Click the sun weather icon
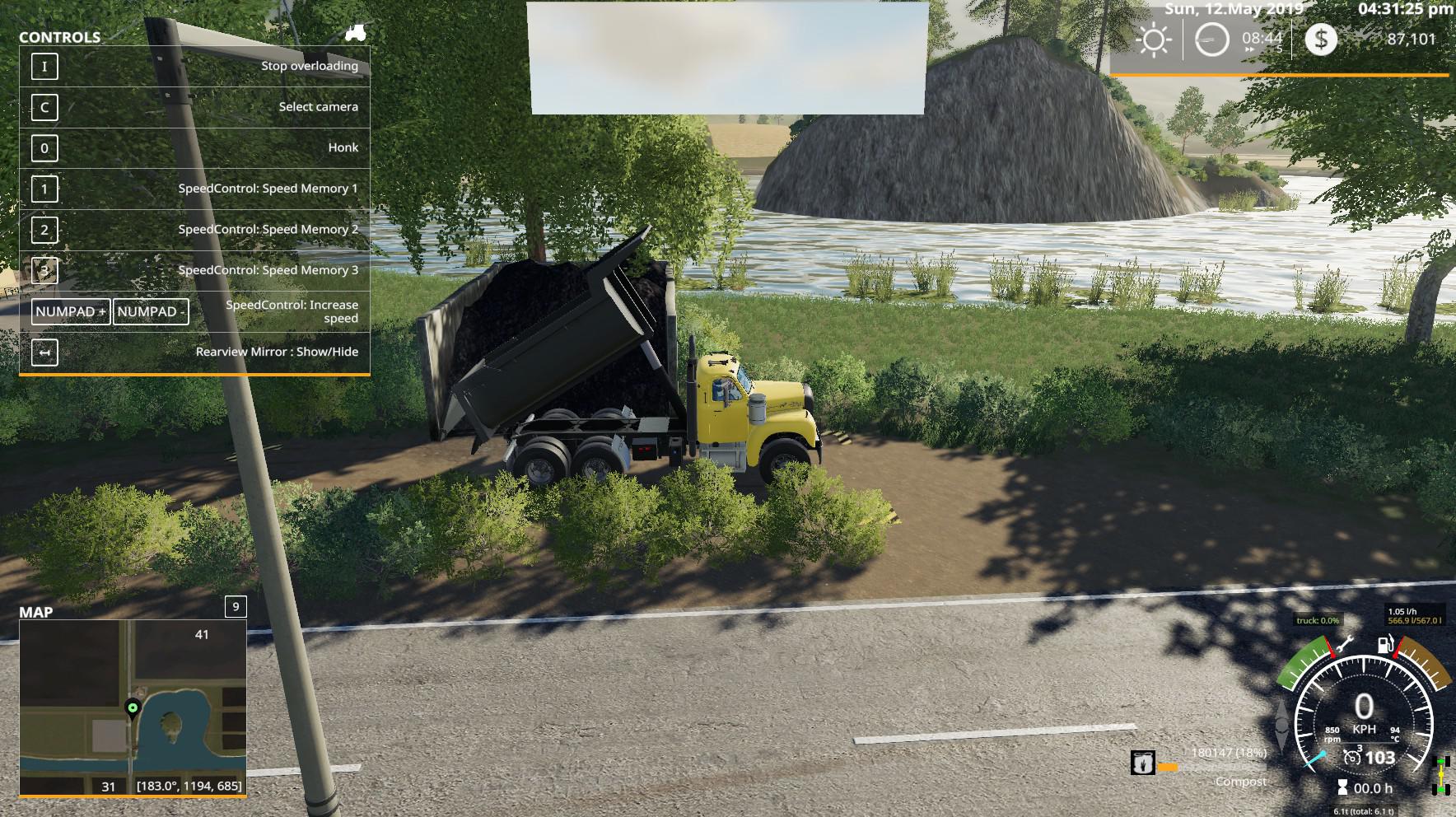 [x=1154, y=40]
